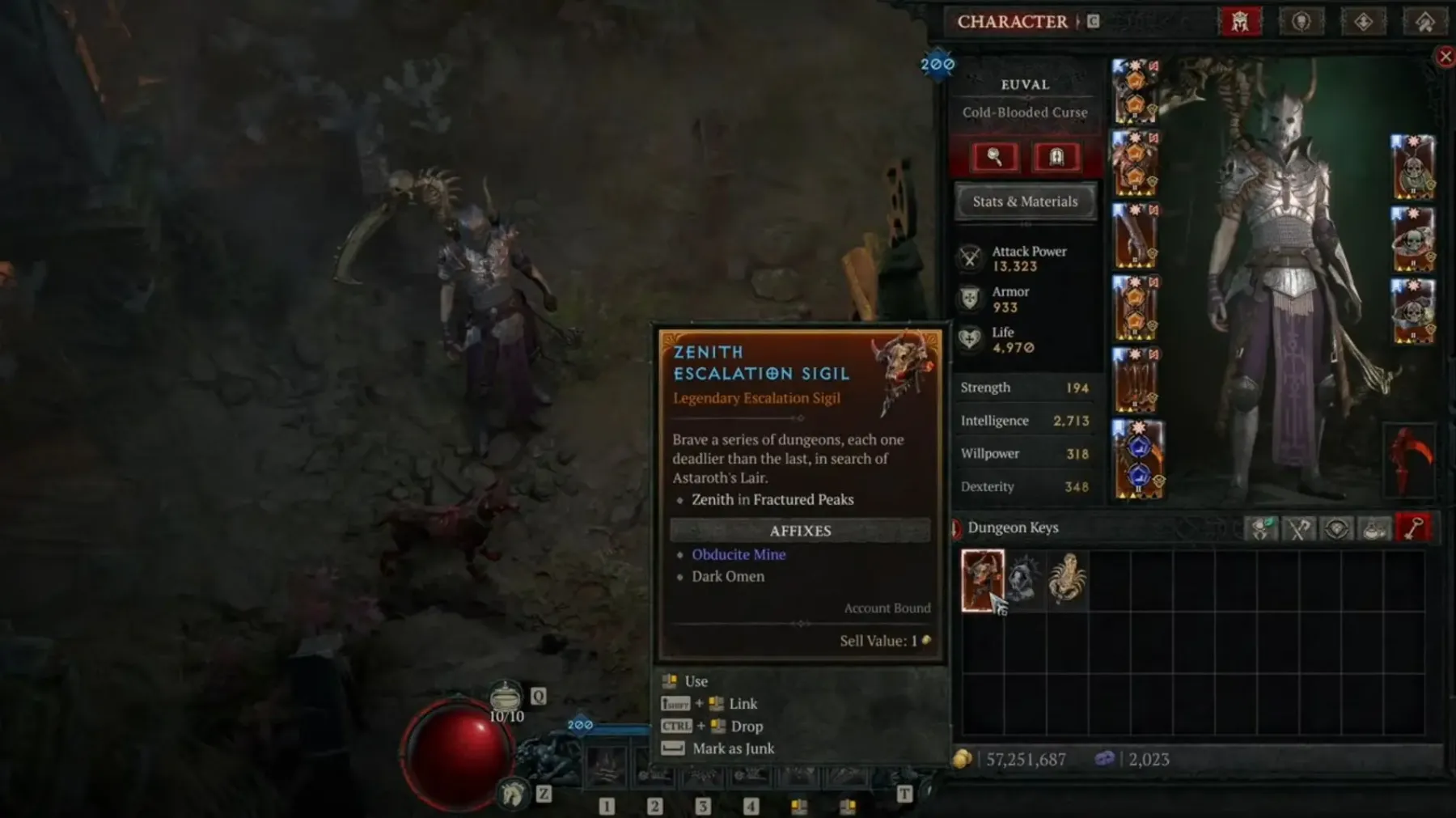1456x818 pixels.
Task: Summon mount with the horse icon
Action: [513, 795]
